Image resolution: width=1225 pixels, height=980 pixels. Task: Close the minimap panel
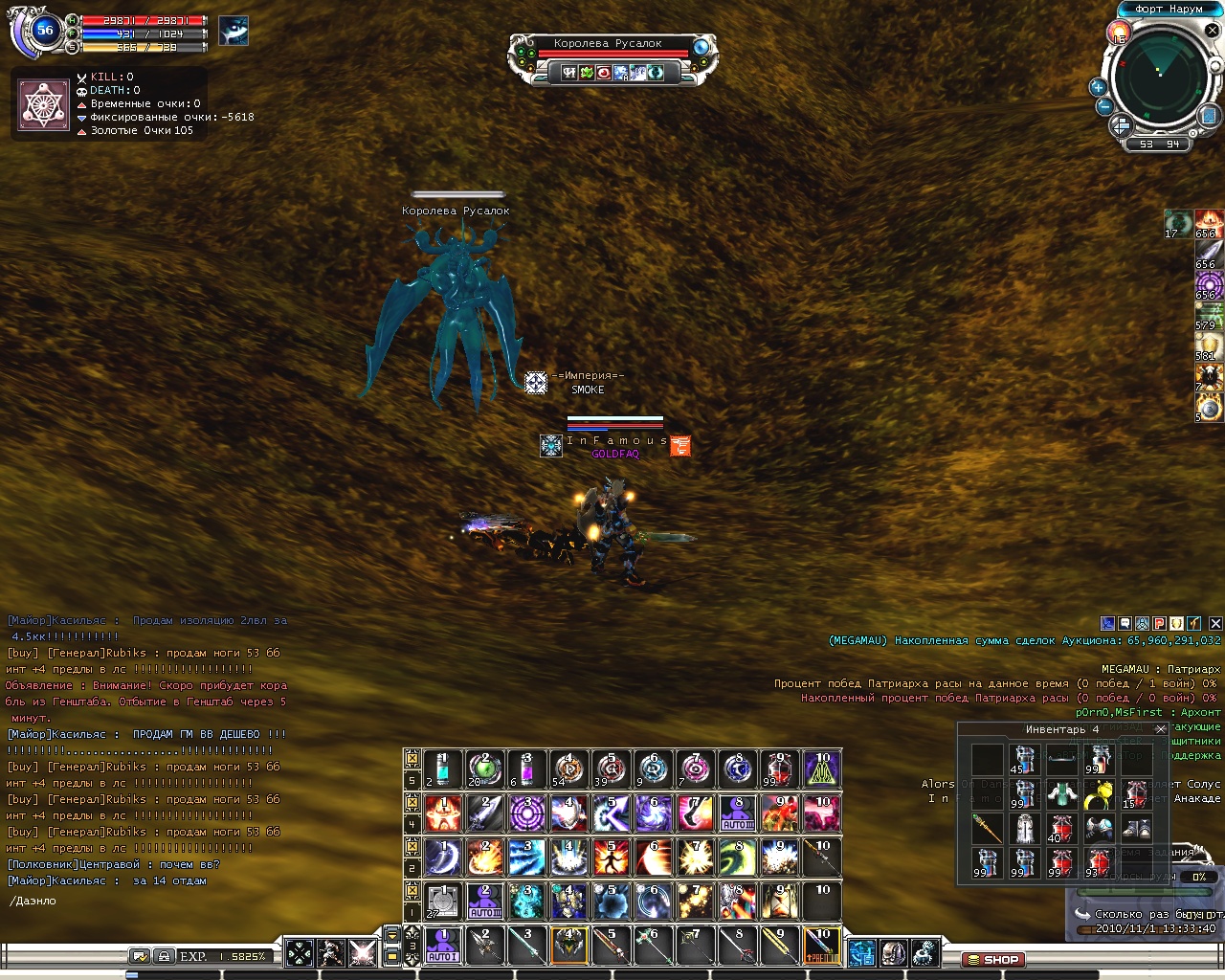(1213, 31)
